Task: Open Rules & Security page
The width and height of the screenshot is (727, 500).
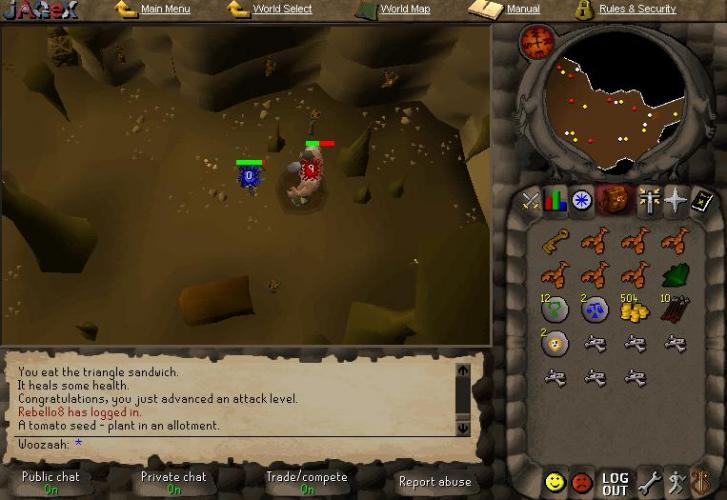Action: pyautogui.click(x=637, y=9)
